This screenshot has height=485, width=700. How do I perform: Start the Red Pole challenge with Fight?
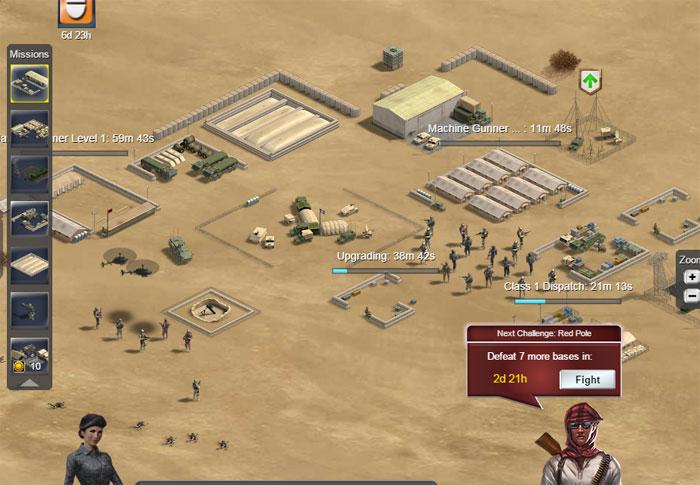[x=587, y=379]
